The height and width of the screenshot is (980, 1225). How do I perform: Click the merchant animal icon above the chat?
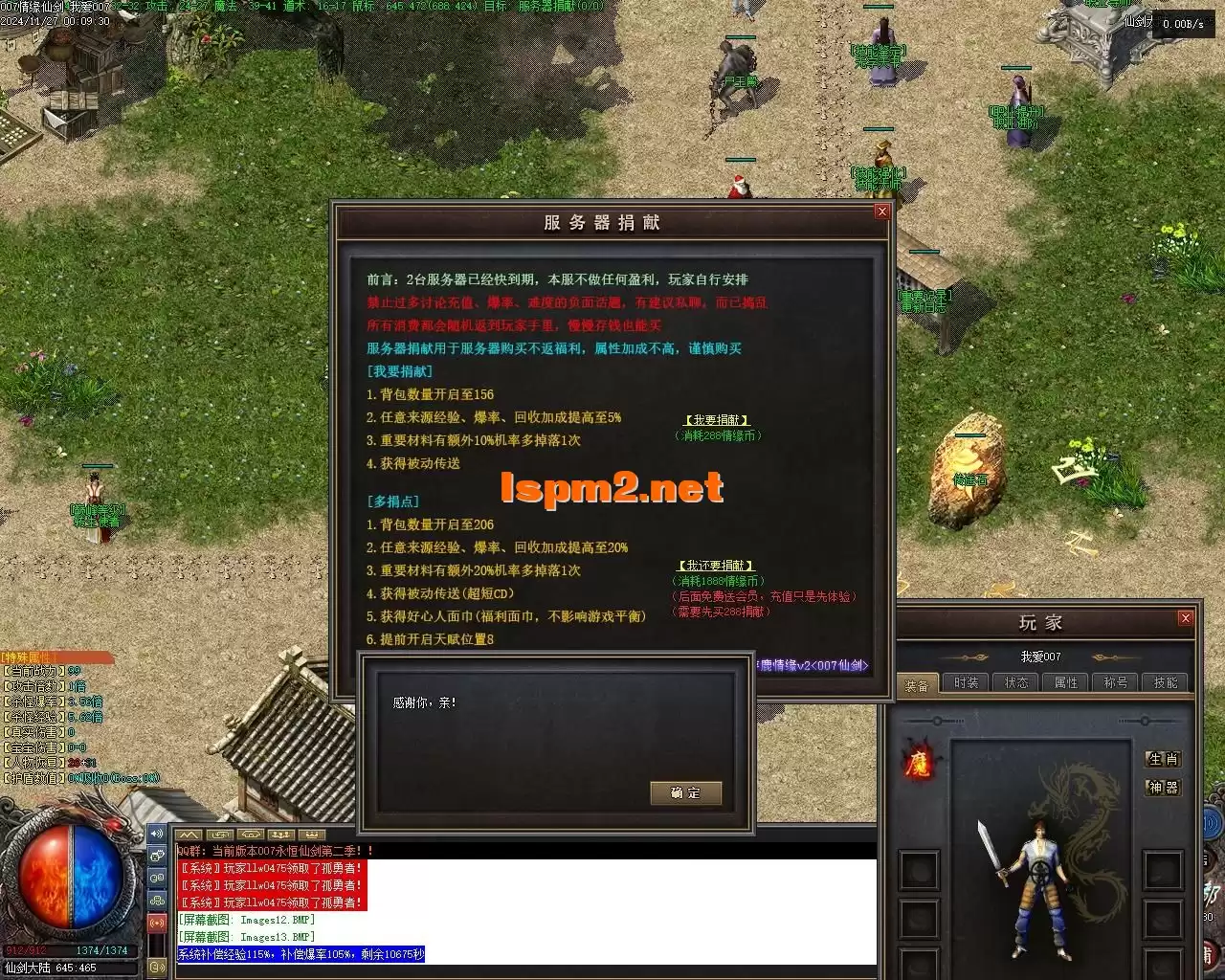click(252, 834)
